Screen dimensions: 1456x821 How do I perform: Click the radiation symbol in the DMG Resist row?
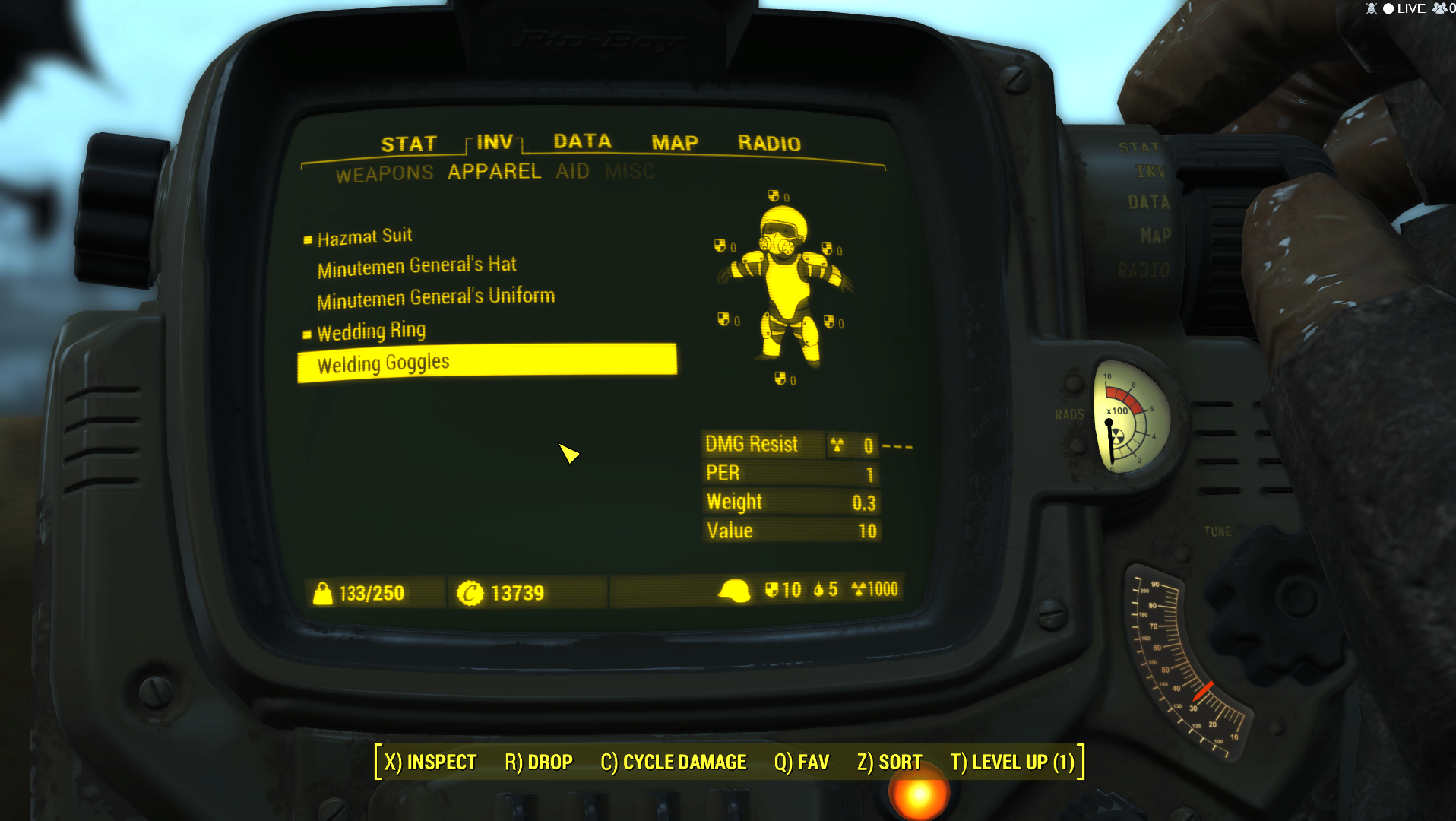pos(839,445)
